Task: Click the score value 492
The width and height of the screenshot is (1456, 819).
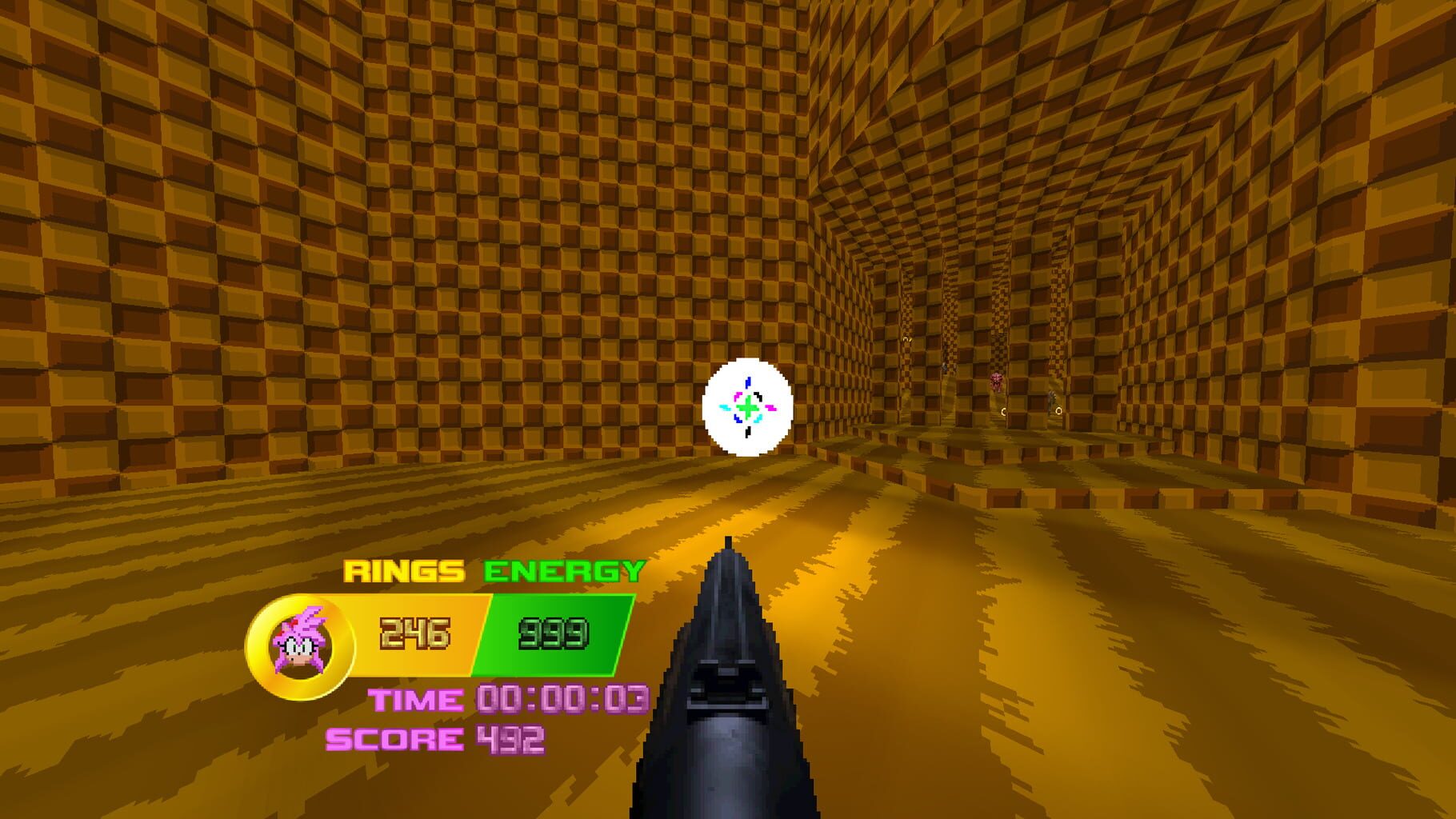Action: coord(510,737)
